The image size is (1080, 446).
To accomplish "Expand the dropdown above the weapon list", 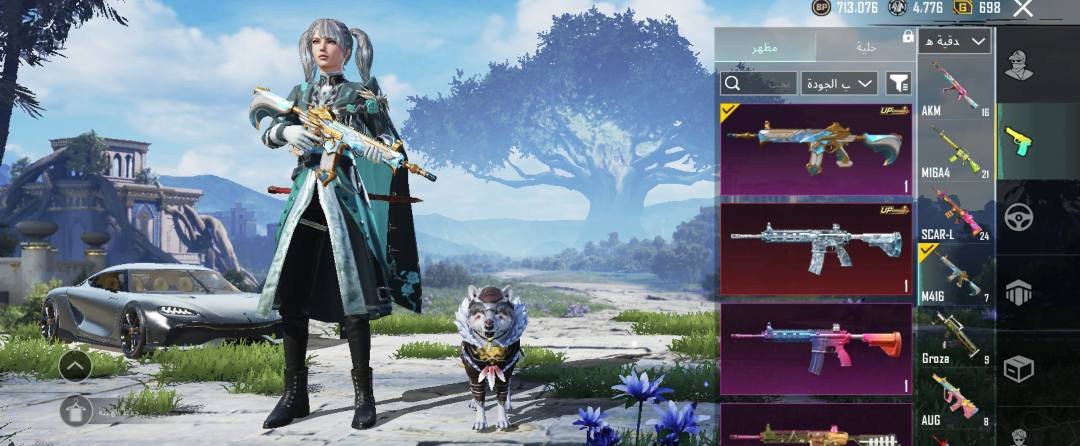I will pyautogui.click(x=955, y=41).
